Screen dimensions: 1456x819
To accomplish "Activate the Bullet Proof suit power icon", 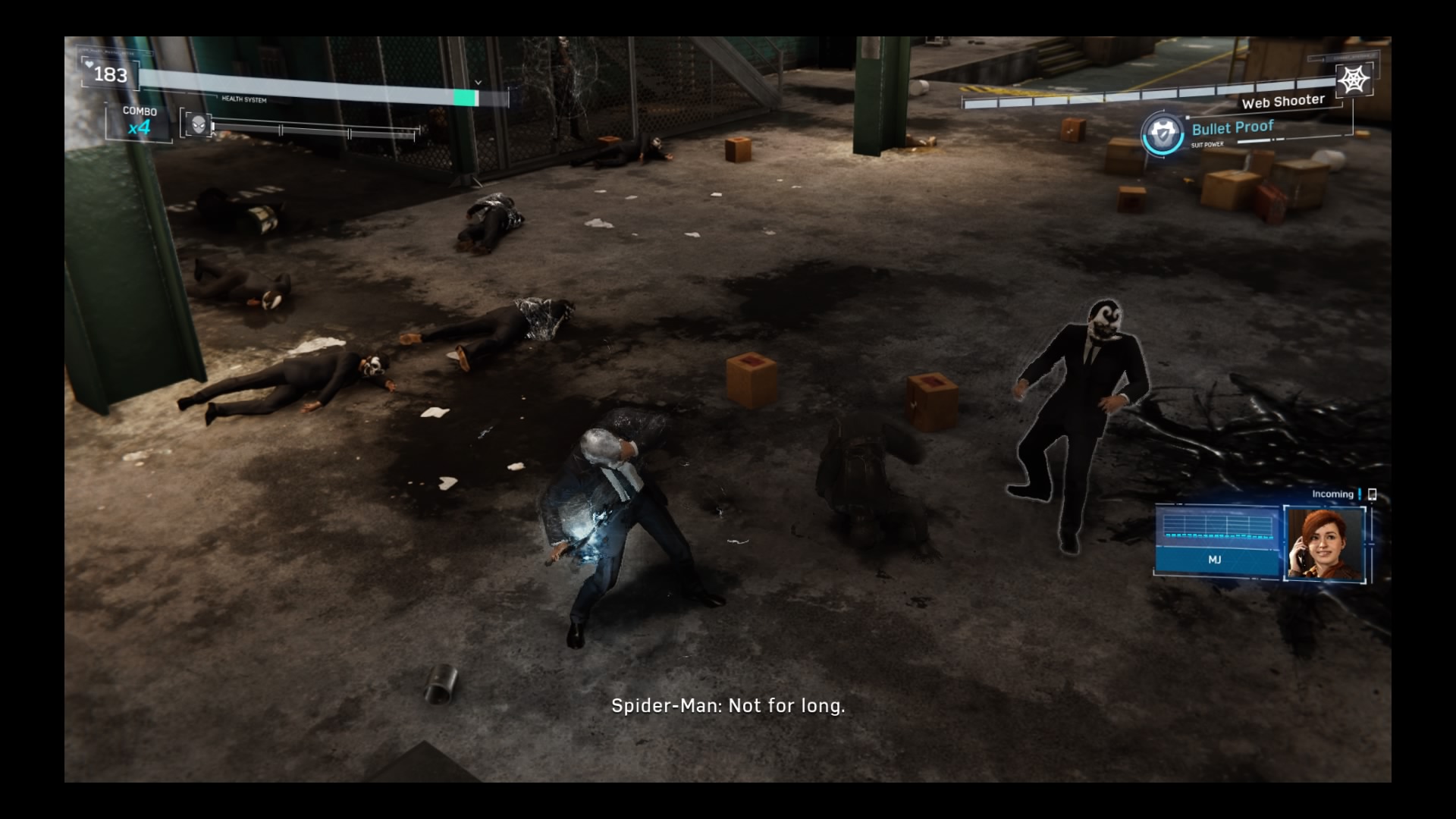I will coord(1162,135).
